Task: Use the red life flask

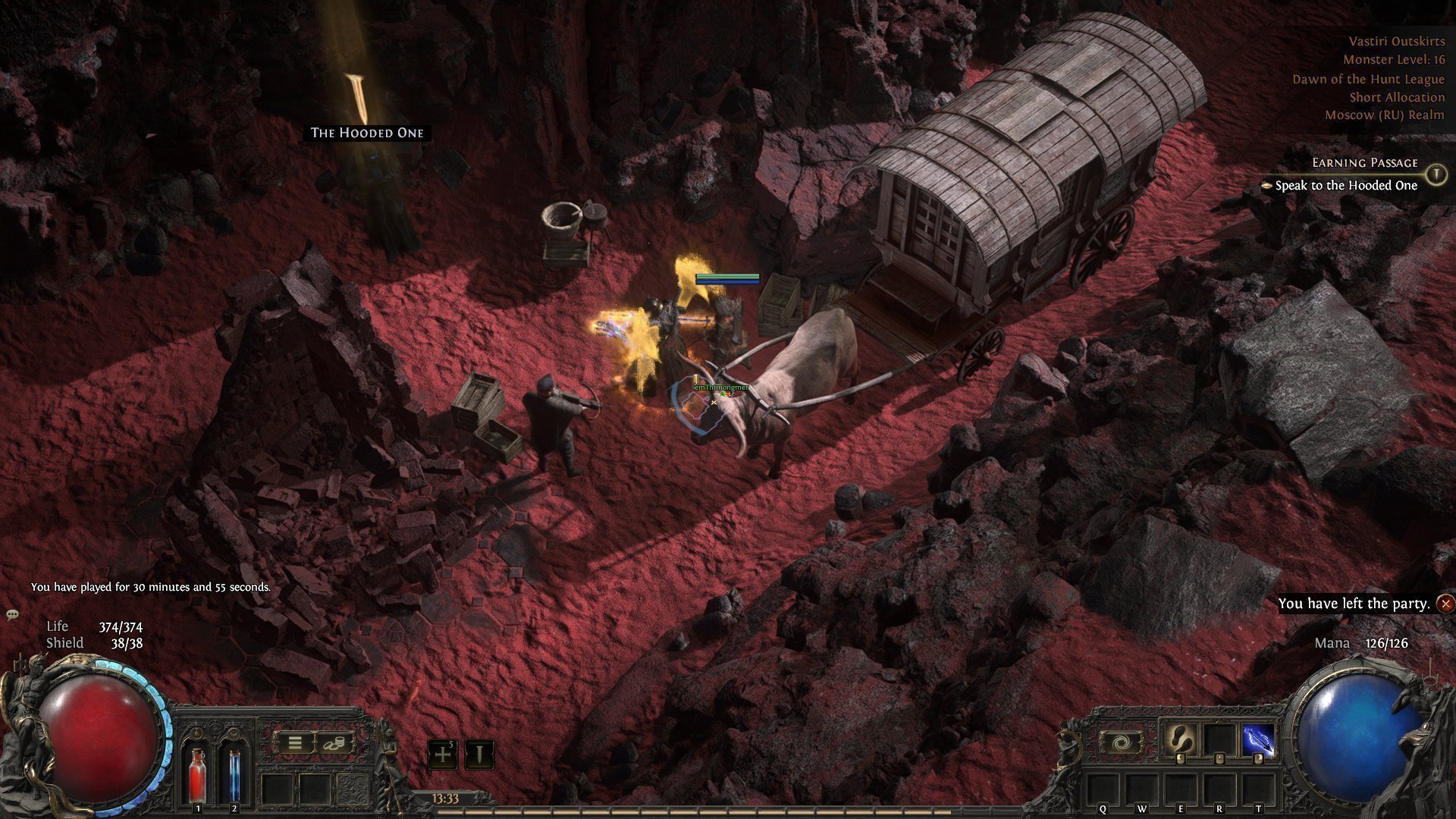Action: [x=198, y=772]
